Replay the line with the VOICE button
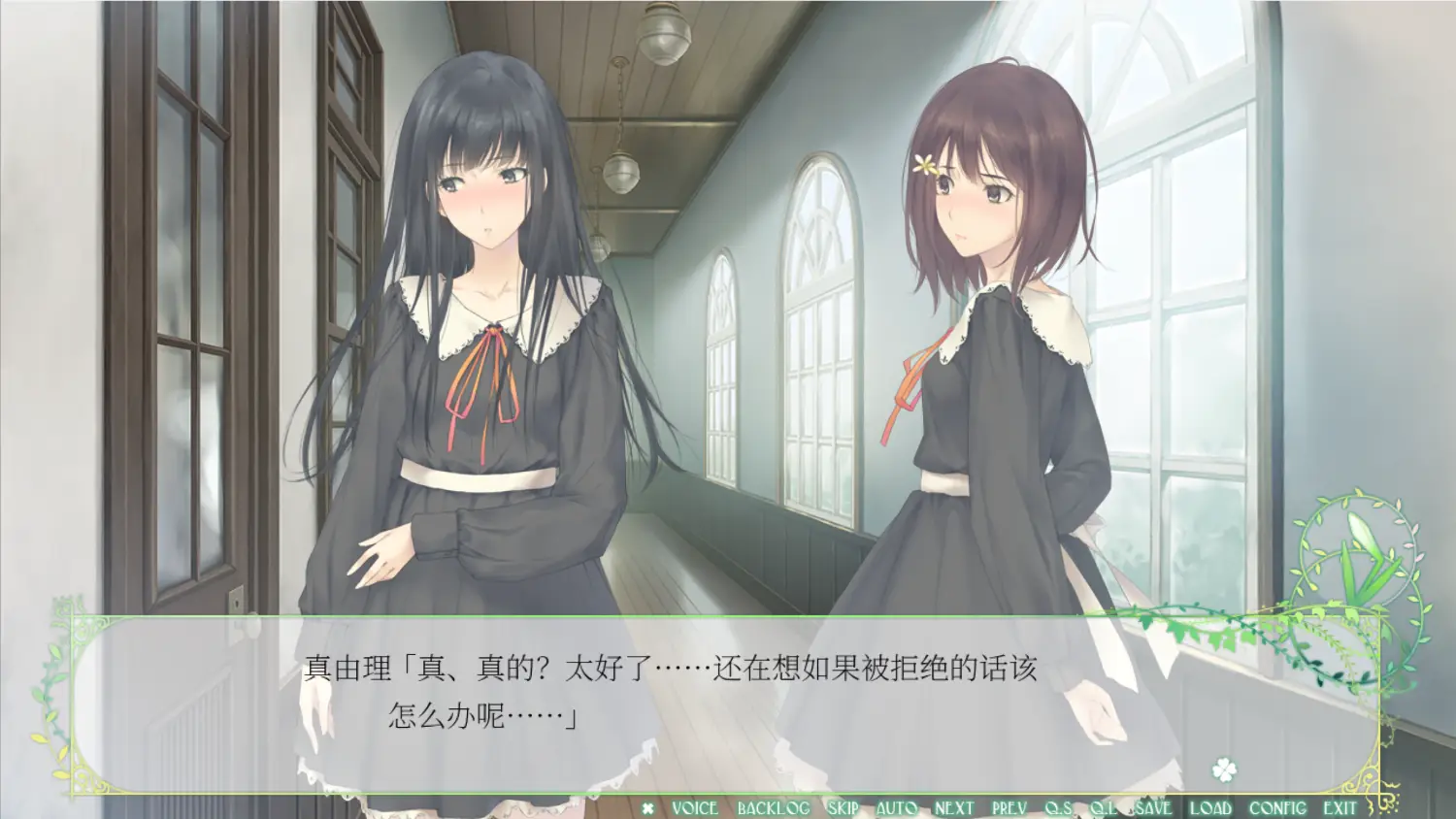The image size is (1456, 819). pyautogui.click(x=694, y=808)
